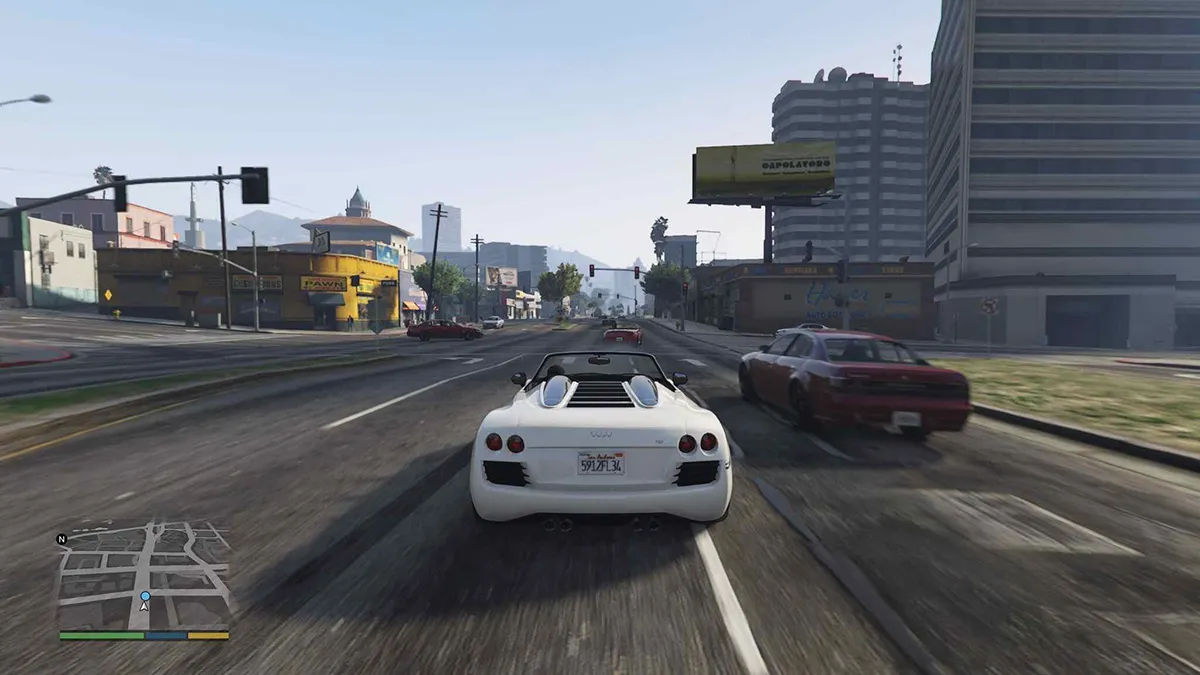Click the north compass marker on minimap
The image size is (1200, 675).
point(62,539)
